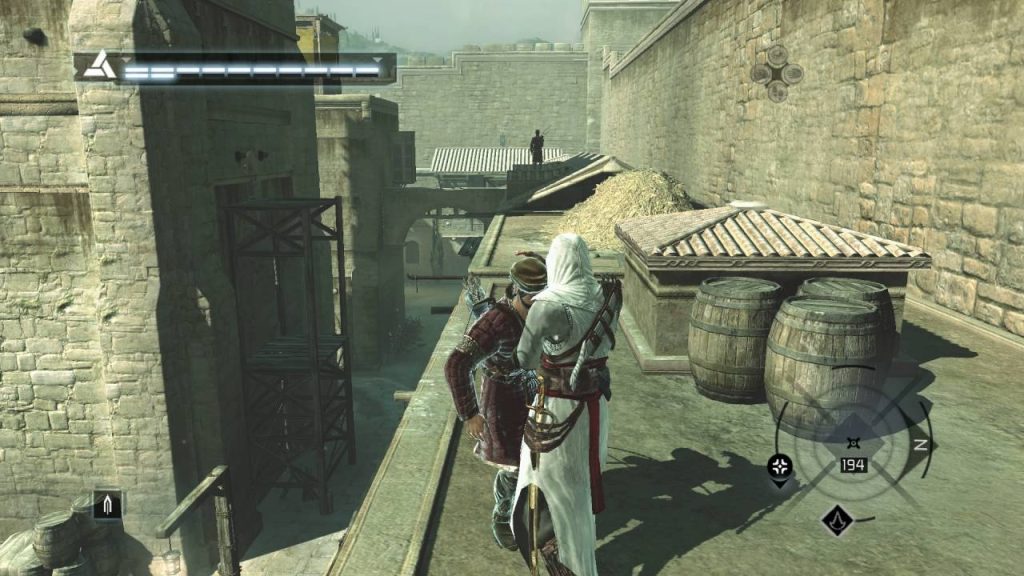Select the Assassin bureau diamond marker
Image resolution: width=1024 pixels, height=576 pixels.
pyautogui.click(x=836, y=519)
